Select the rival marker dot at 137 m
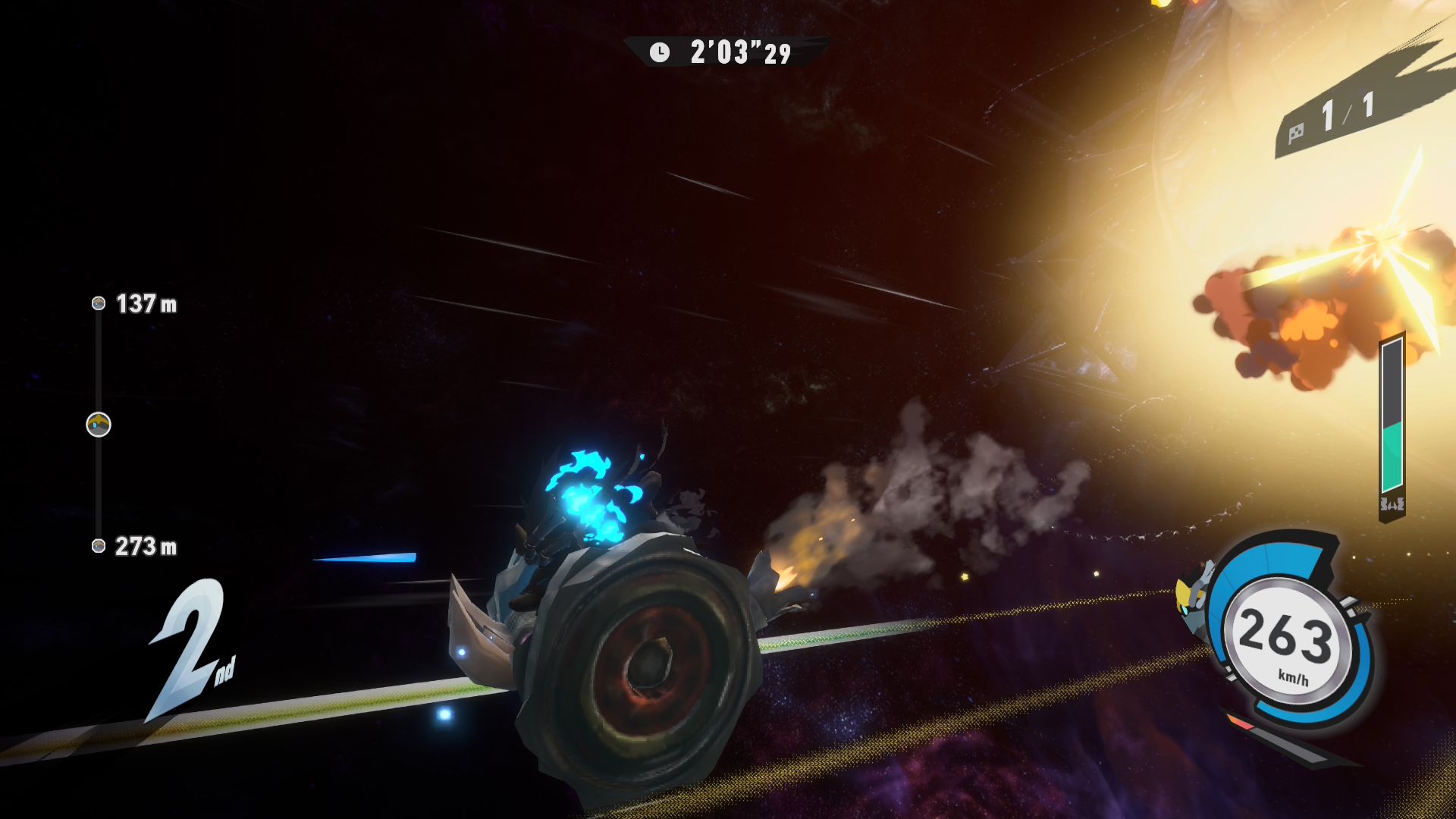This screenshot has width=1456, height=819. [99, 303]
